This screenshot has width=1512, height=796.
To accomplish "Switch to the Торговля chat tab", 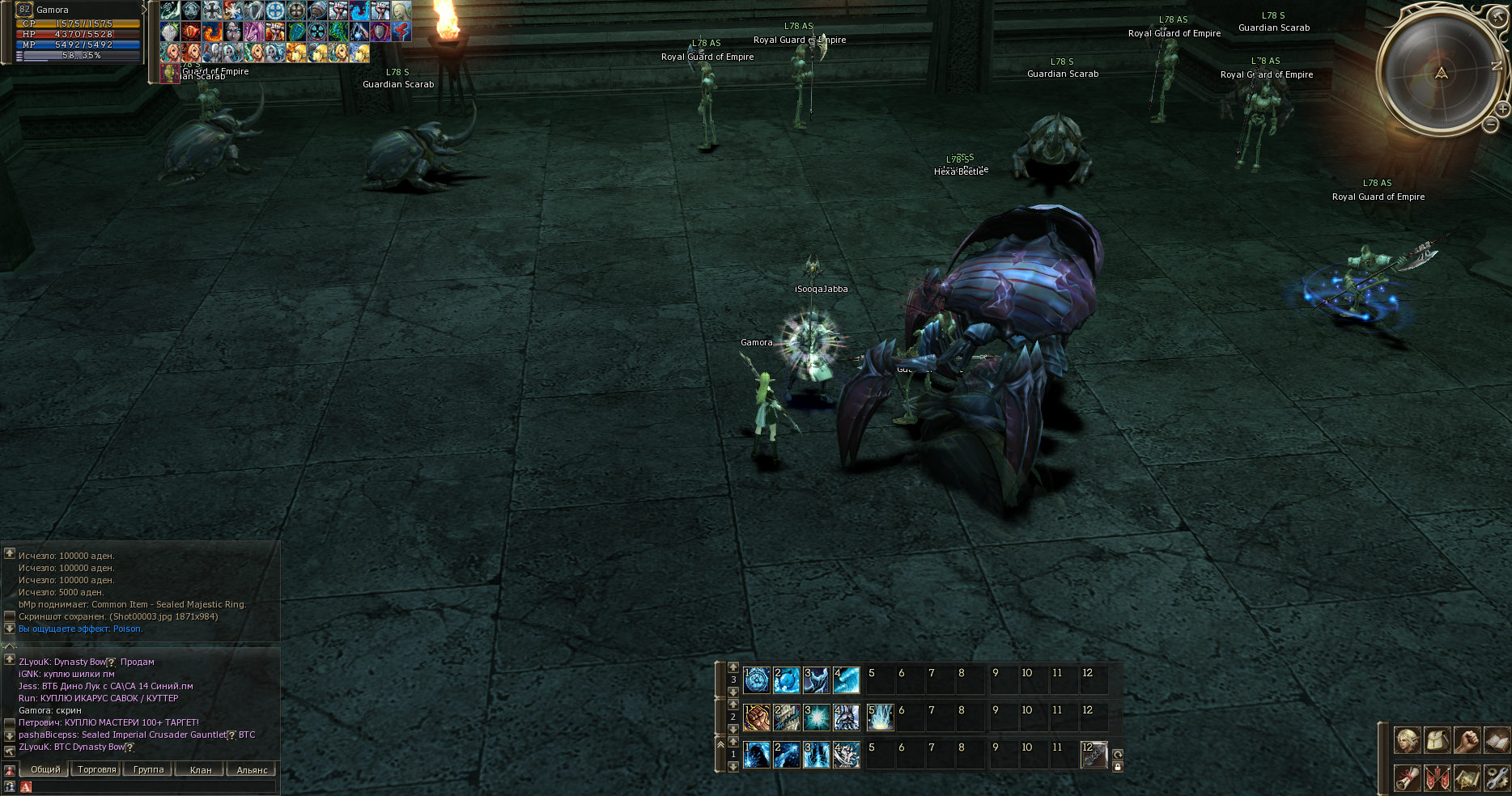I will coord(97,769).
